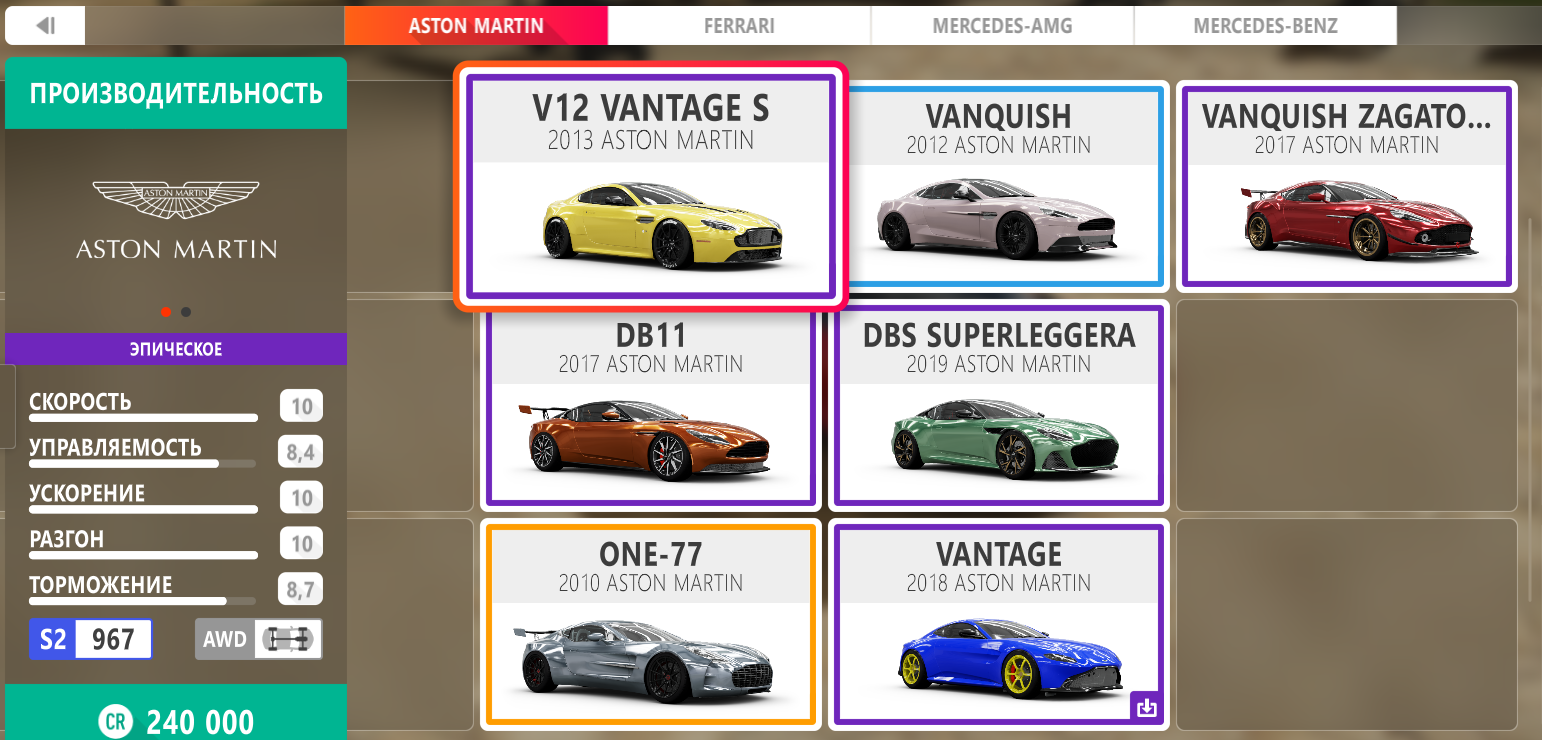Screen dimensions: 1542x740
Task: Switch to the FERRARI tab
Action: 738,25
